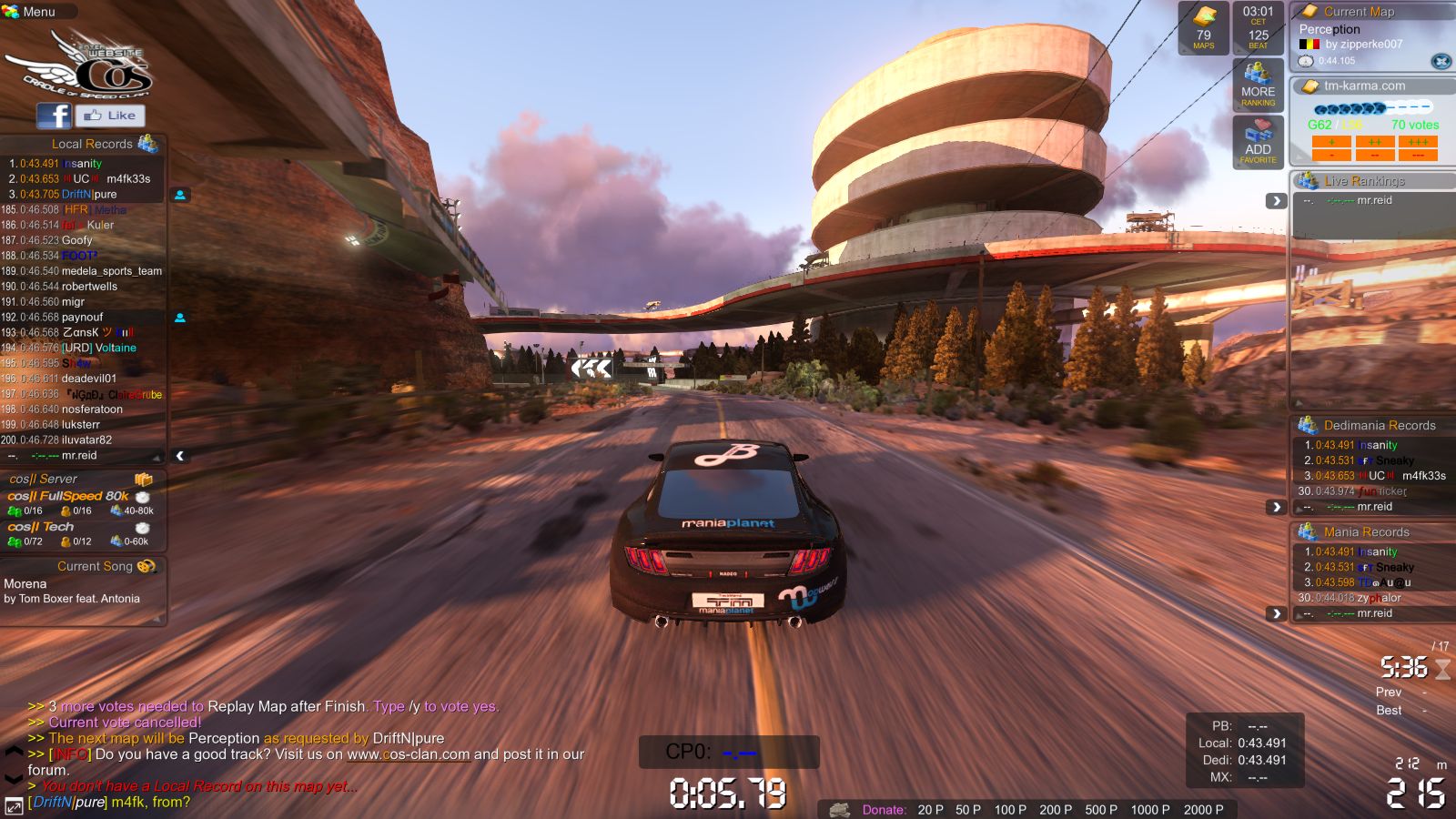Give the map a single plus vote
The height and width of the screenshot is (819, 1456).
[1332, 142]
